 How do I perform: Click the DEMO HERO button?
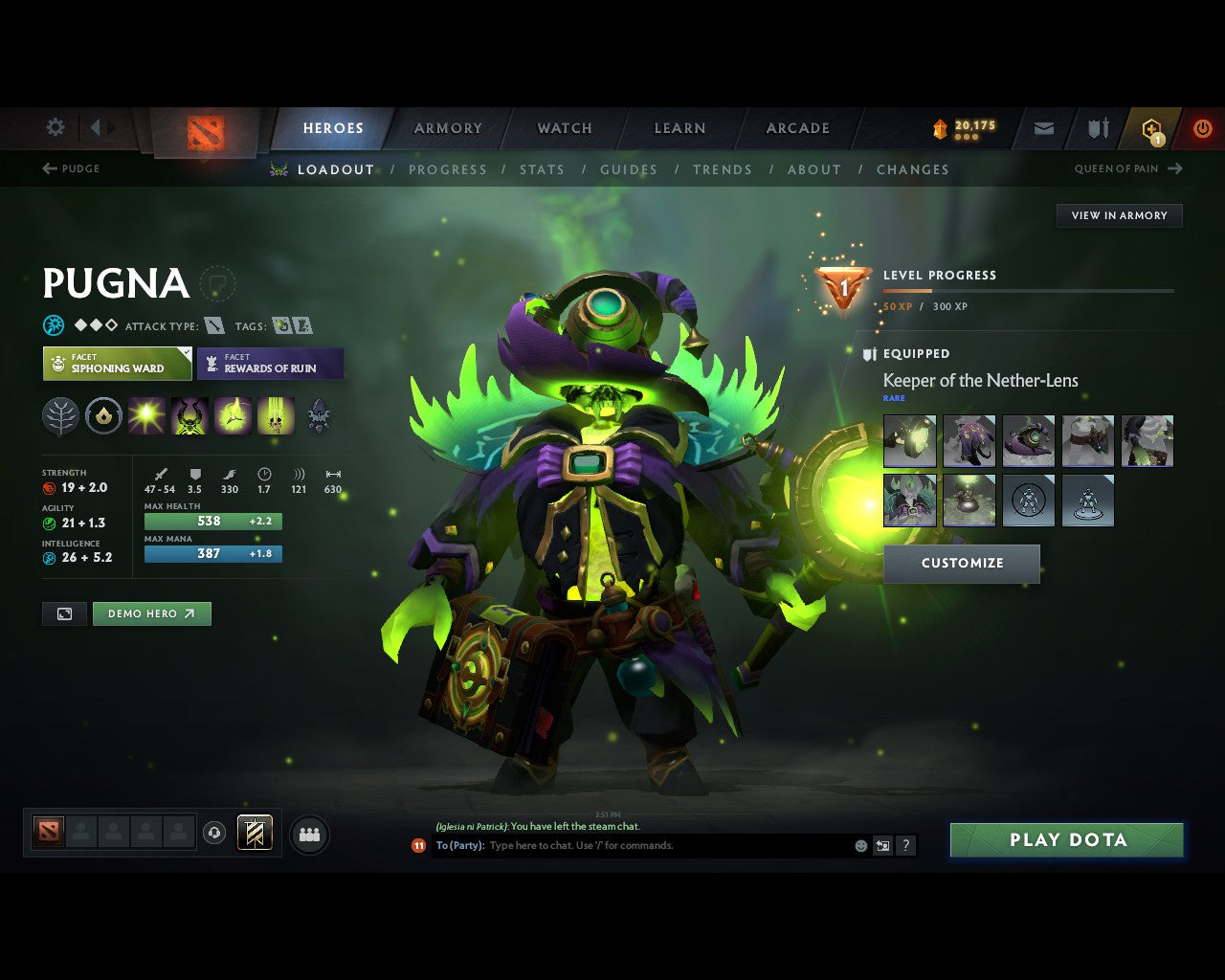click(151, 613)
